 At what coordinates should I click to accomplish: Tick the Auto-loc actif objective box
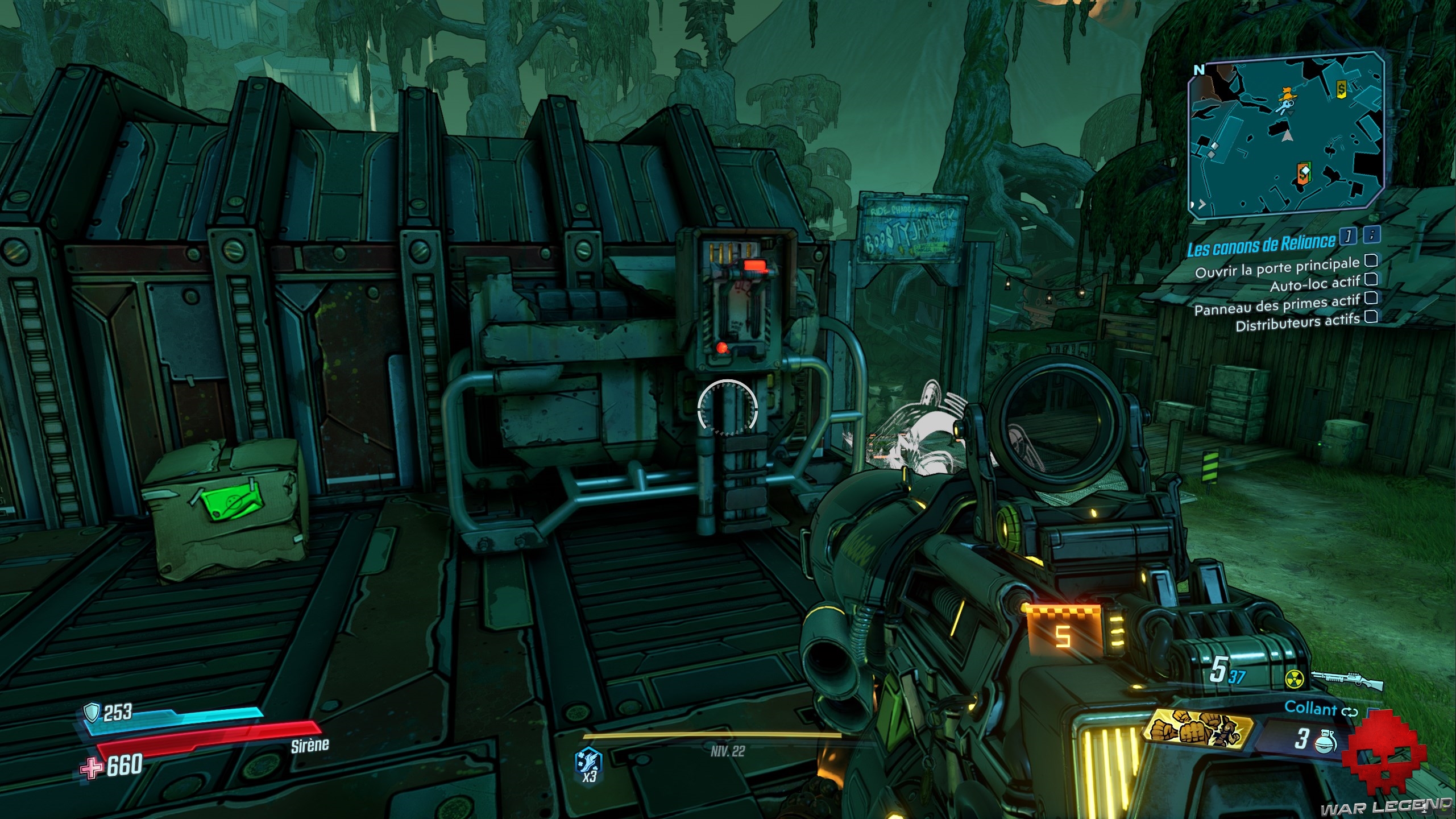1371,279
